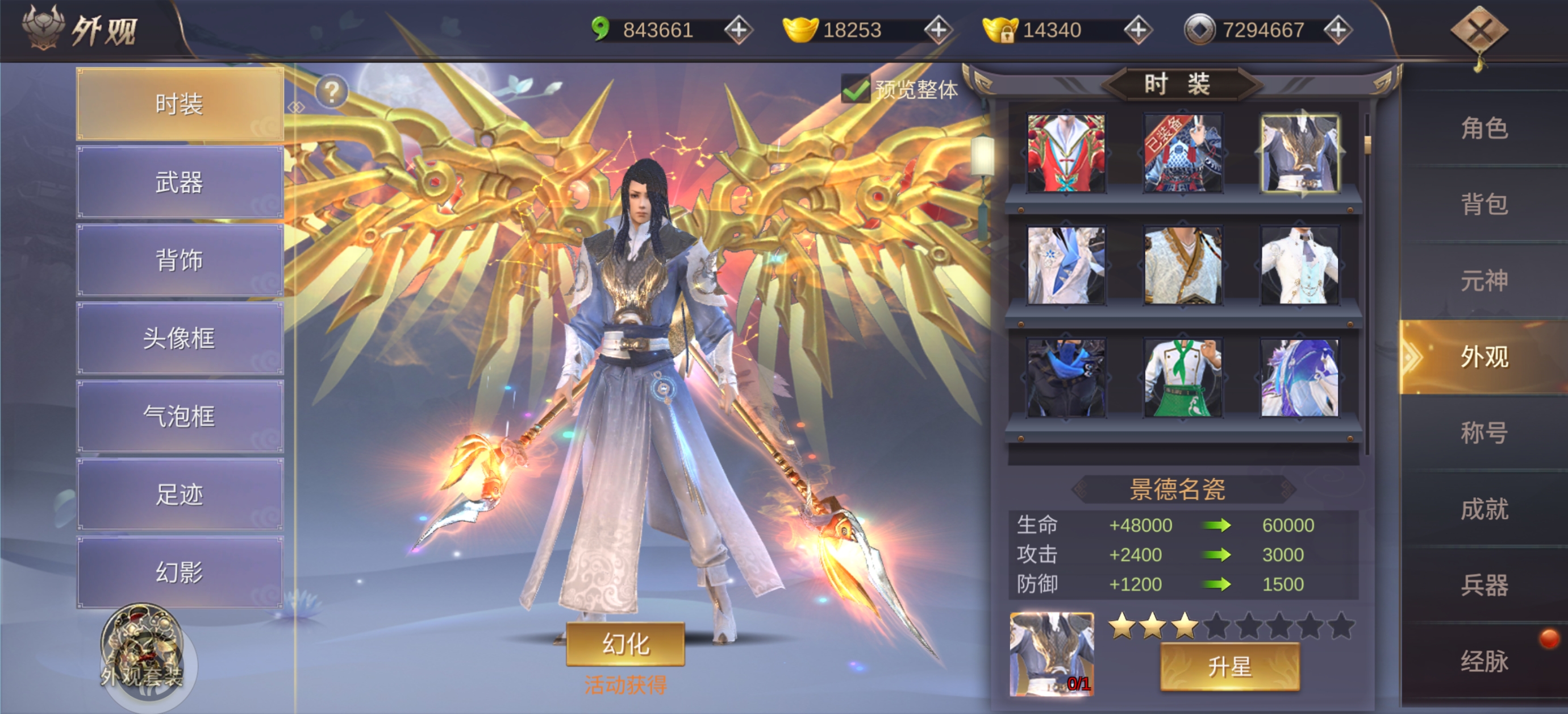The width and height of the screenshot is (1568, 714).
Task: Add more gold ingots with plus button
Action: [x=938, y=30]
